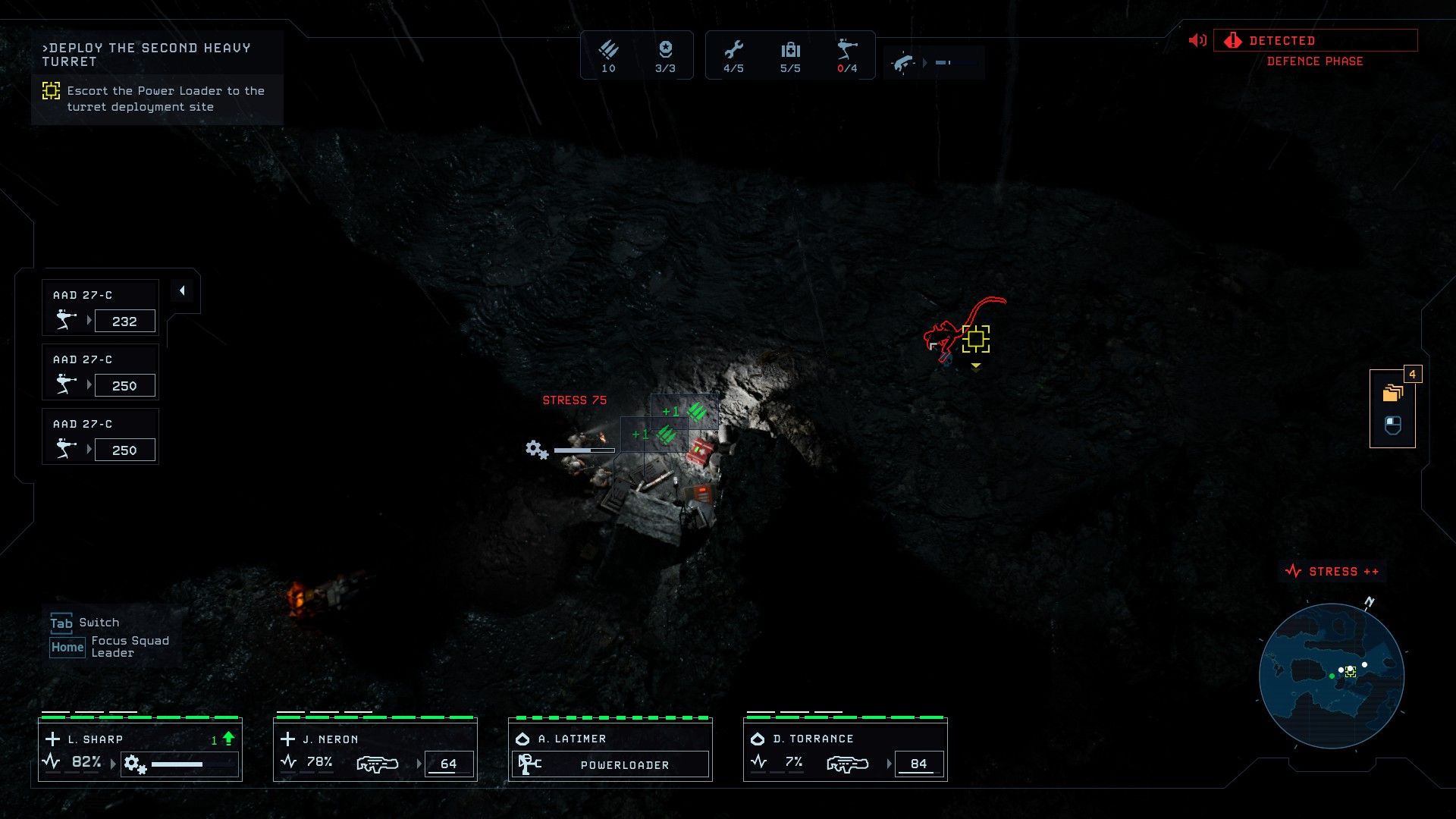Image resolution: width=1456 pixels, height=819 pixels.
Task: Collapse the sentry gun list arrow
Action: pyautogui.click(x=182, y=291)
